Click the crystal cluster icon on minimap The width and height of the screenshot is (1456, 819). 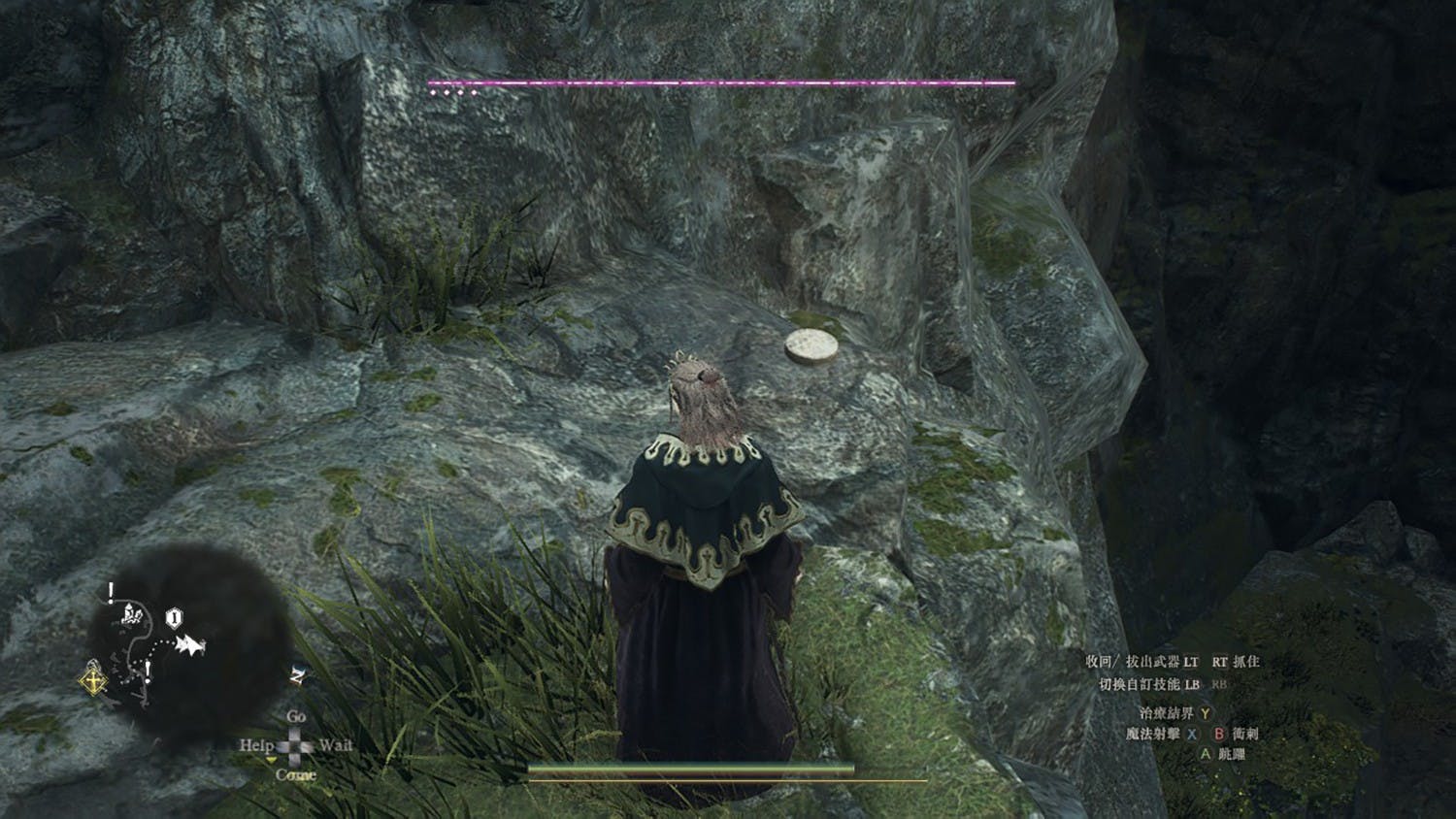pos(133,613)
